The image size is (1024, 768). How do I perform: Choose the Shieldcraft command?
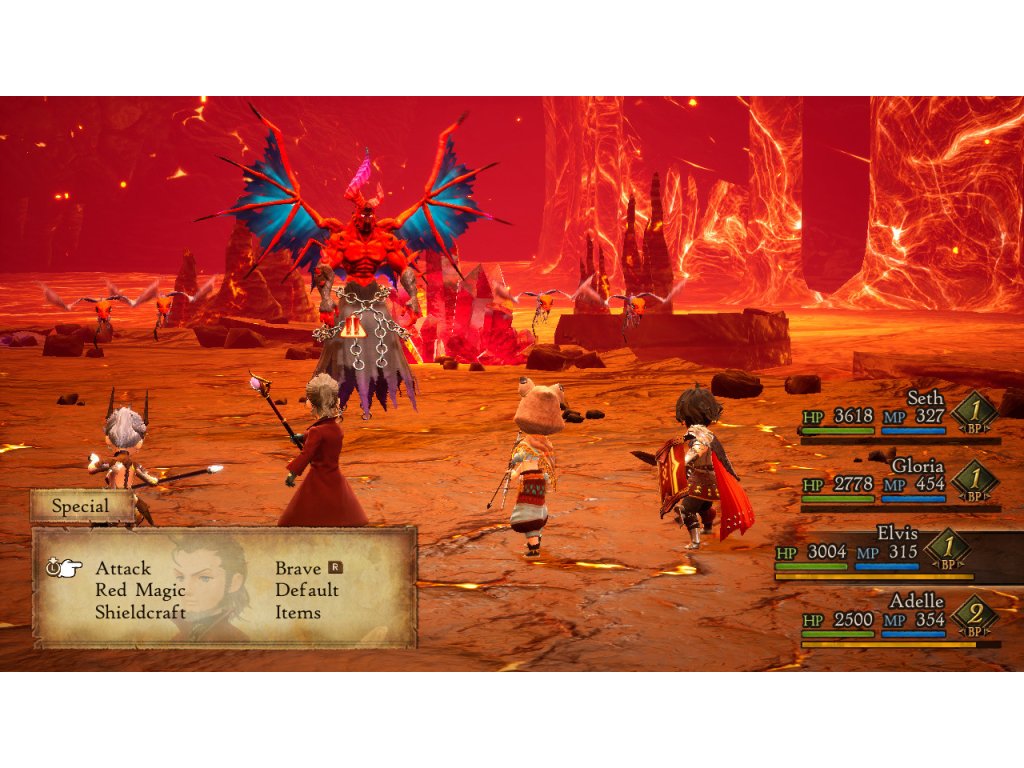coord(141,612)
